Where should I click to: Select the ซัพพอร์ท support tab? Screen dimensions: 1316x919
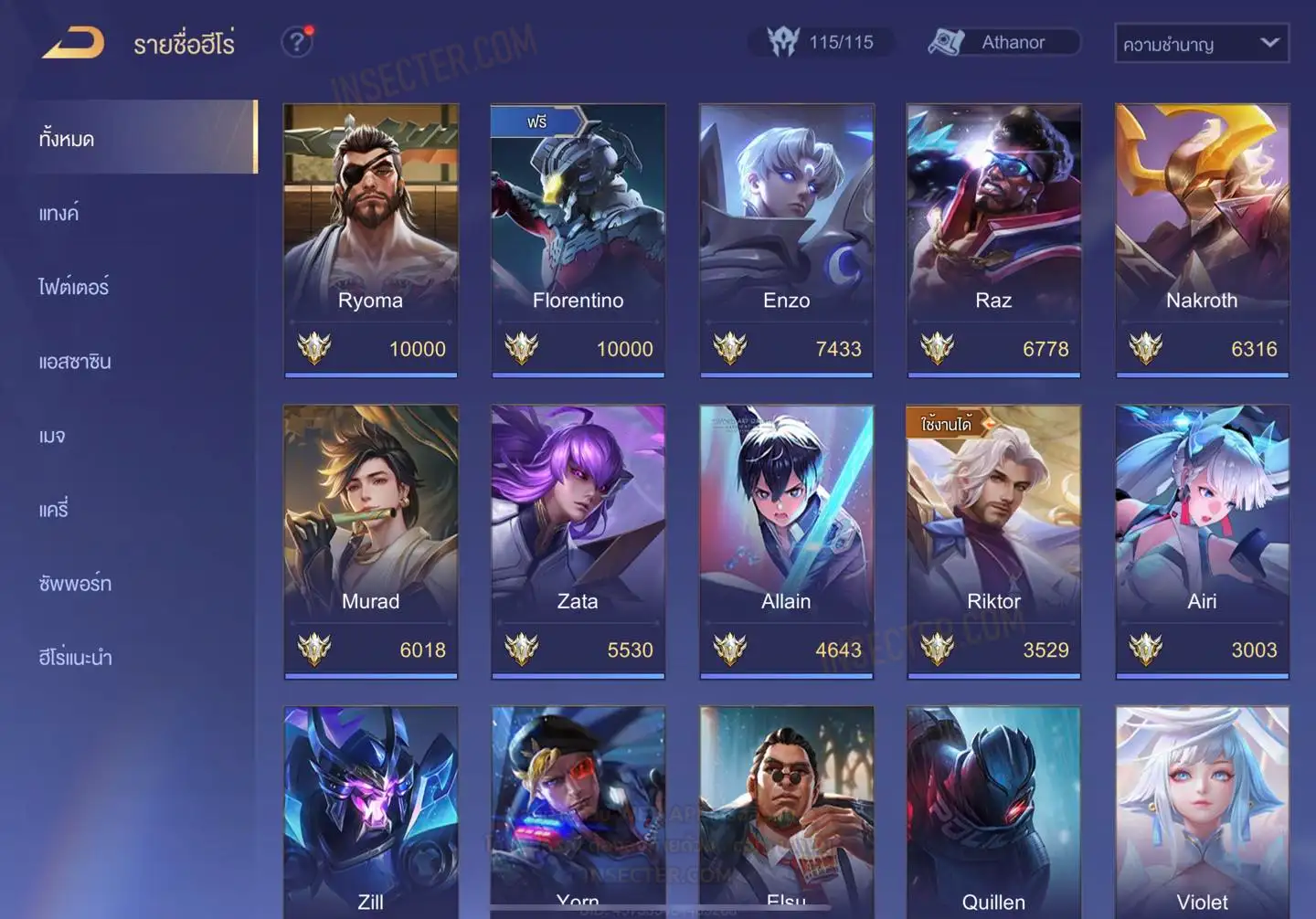click(75, 584)
